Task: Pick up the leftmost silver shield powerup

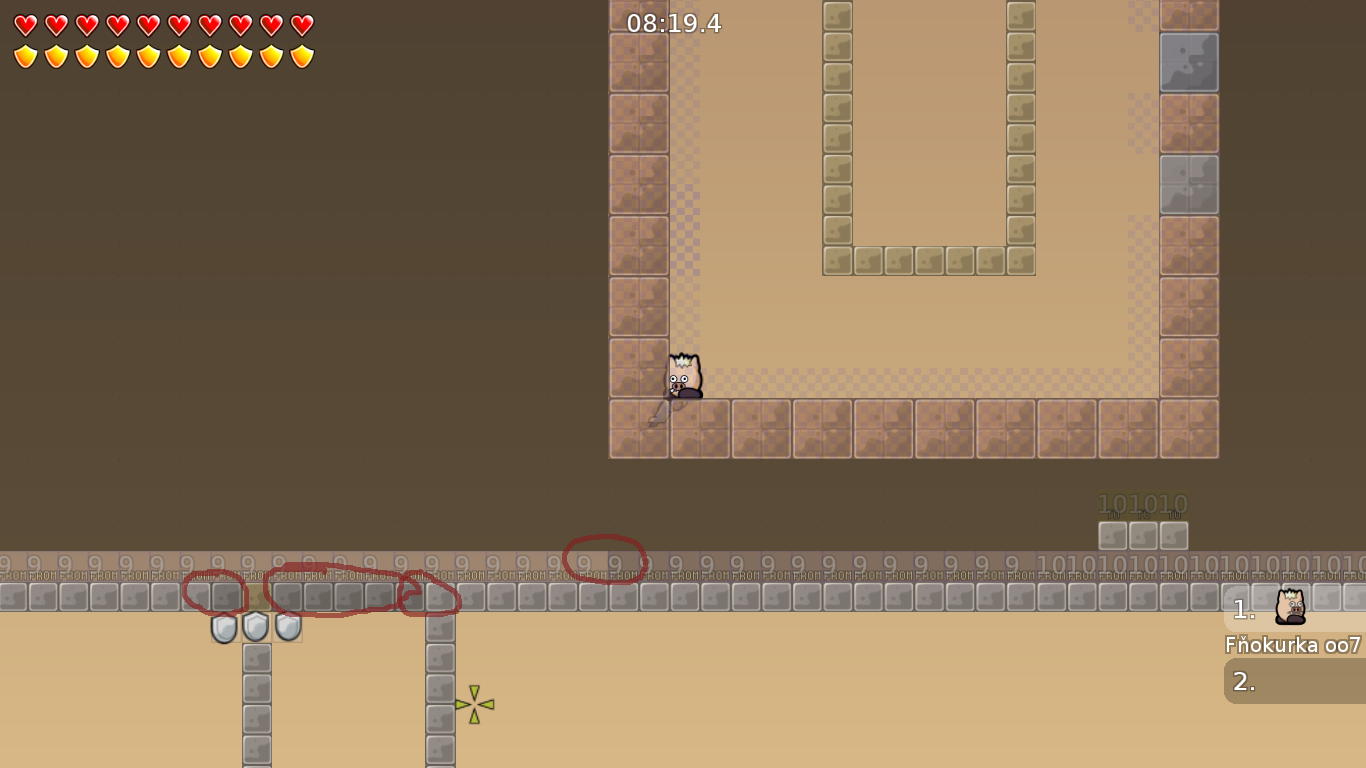Action: point(222,628)
